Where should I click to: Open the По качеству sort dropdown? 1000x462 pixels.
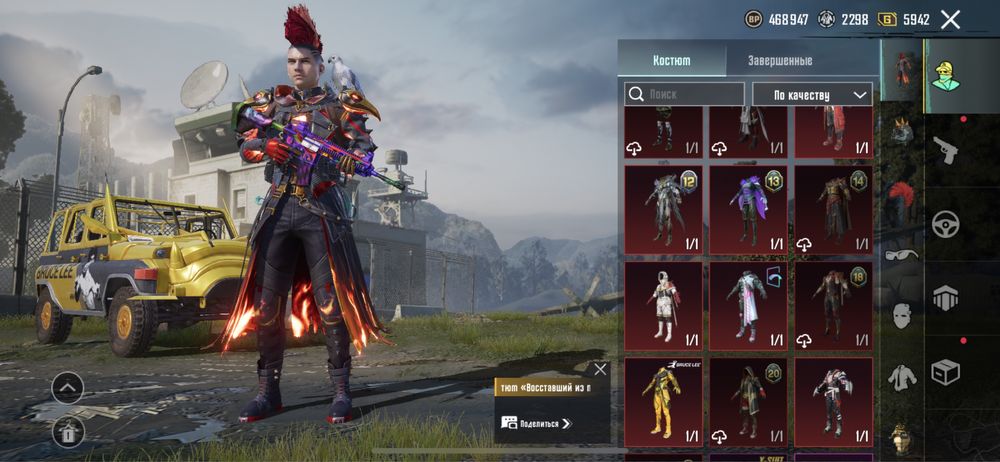[809, 94]
